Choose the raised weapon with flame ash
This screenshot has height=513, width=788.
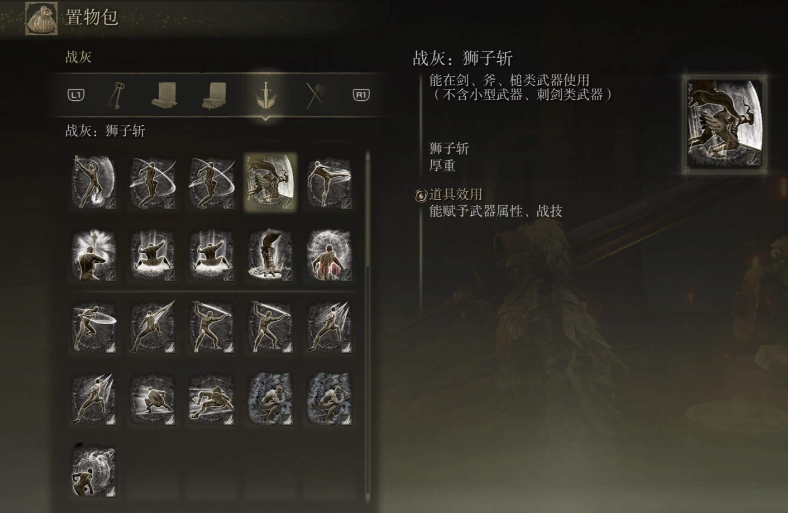click(x=94, y=183)
